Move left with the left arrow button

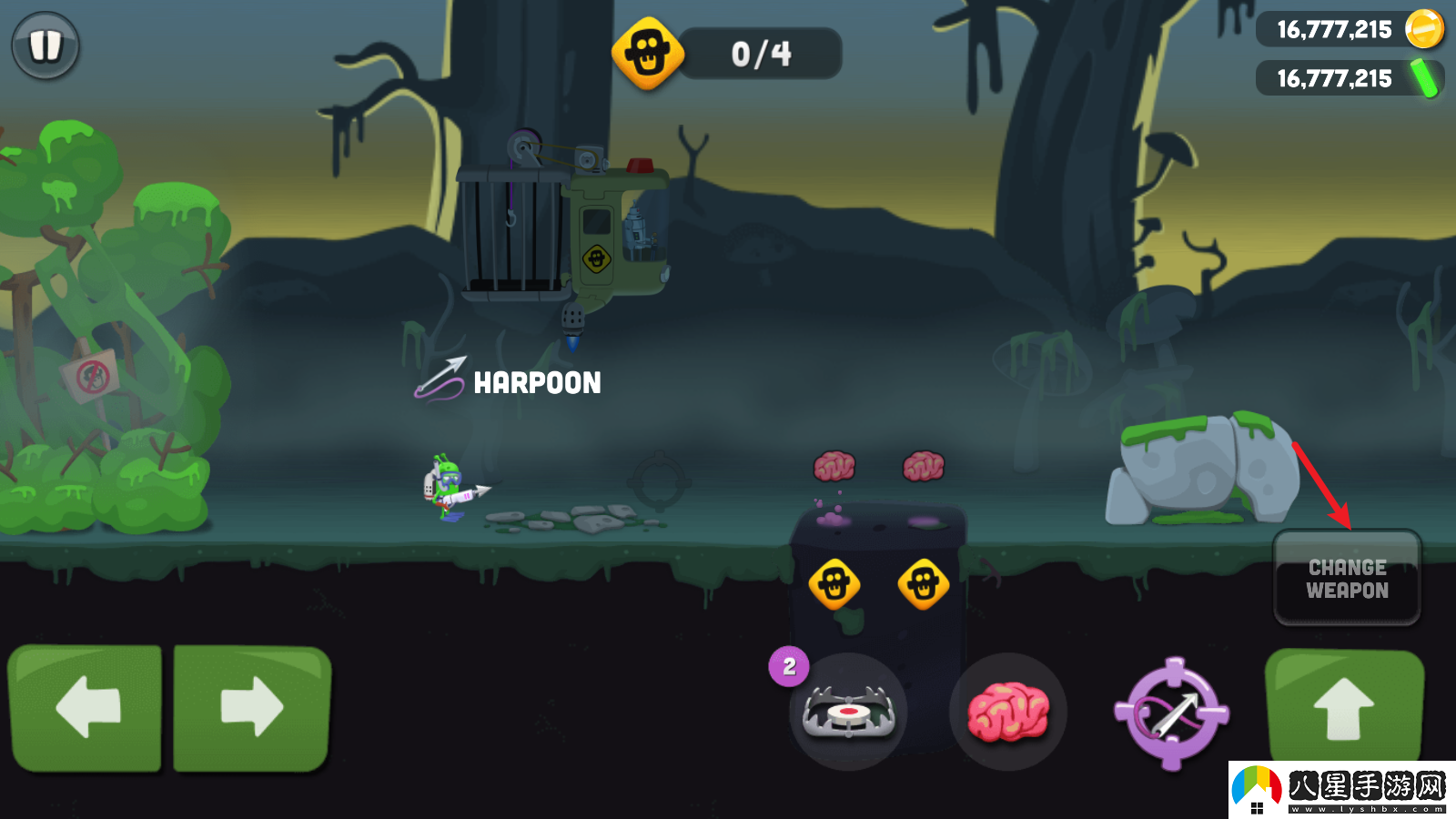(x=86, y=707)
